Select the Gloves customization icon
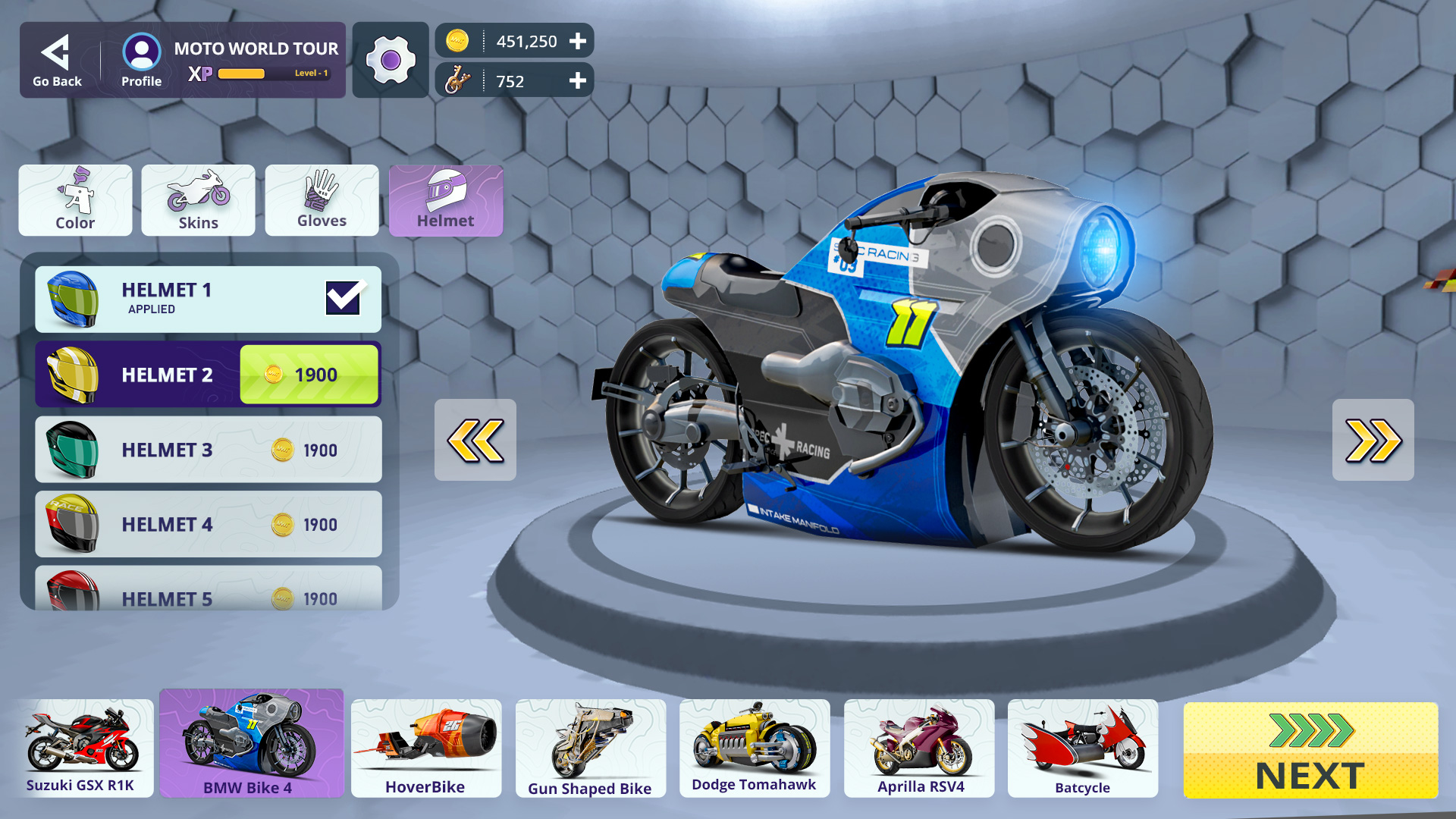 (x=322, y=200)
